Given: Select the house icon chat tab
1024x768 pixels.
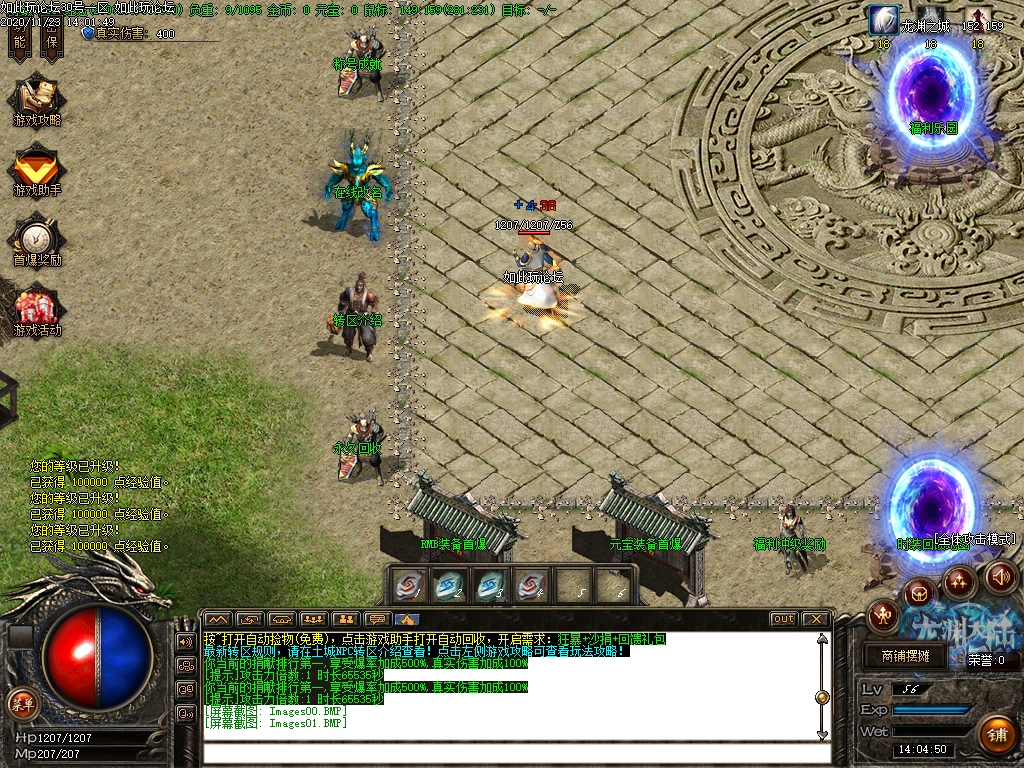Looking at the screenshot, I should [407, 619].
